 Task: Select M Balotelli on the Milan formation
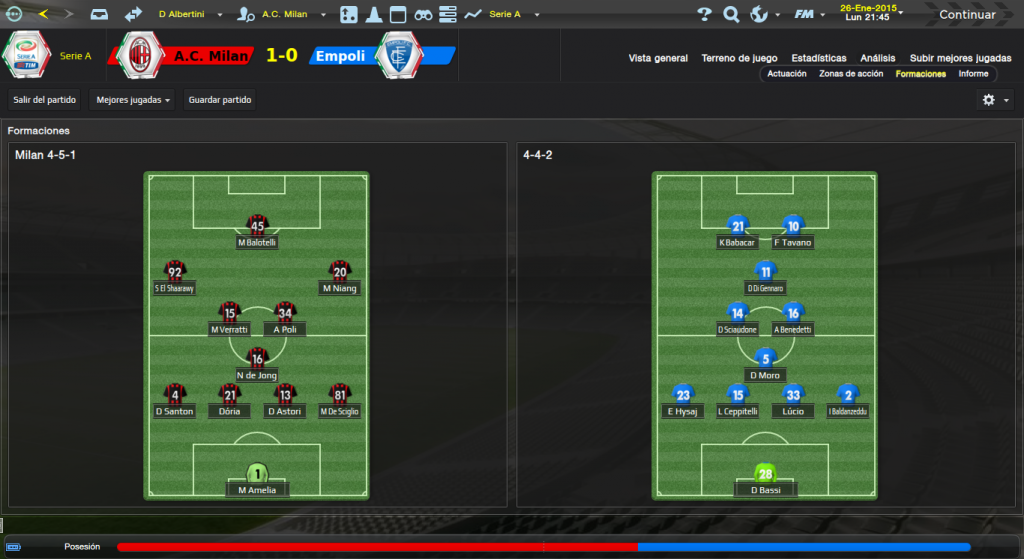coord(257,231)
